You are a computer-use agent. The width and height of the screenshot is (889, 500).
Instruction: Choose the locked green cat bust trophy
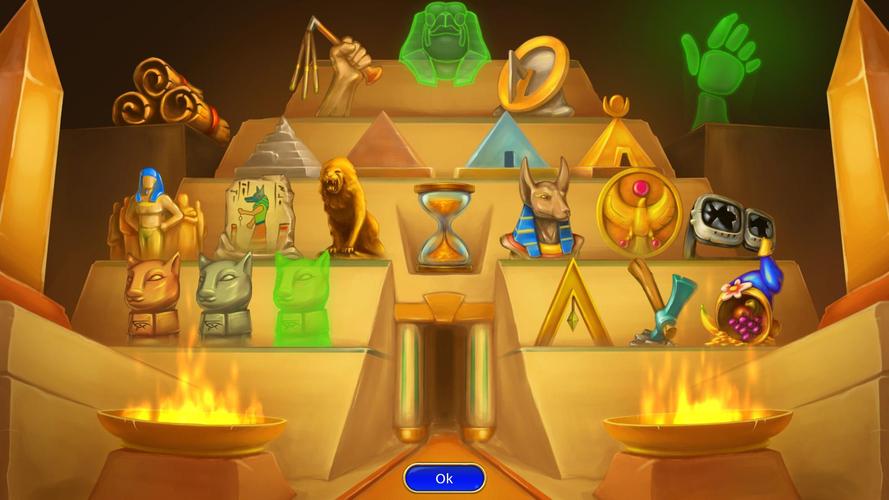tap(301, 293)
